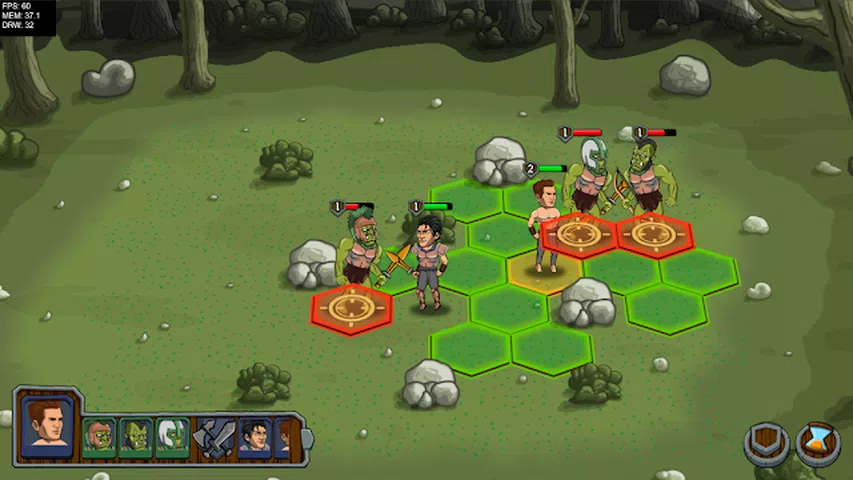Choose the bald green orc turn portrait

pyautogui.click(x=135, y=437)
